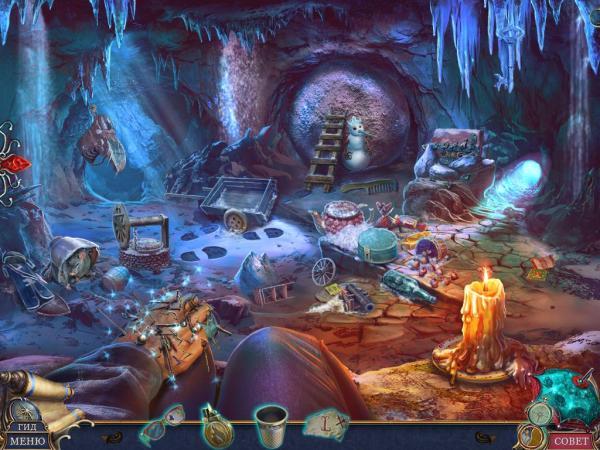
Task: Open the МЕНЮ button
Action: point(26,439)
